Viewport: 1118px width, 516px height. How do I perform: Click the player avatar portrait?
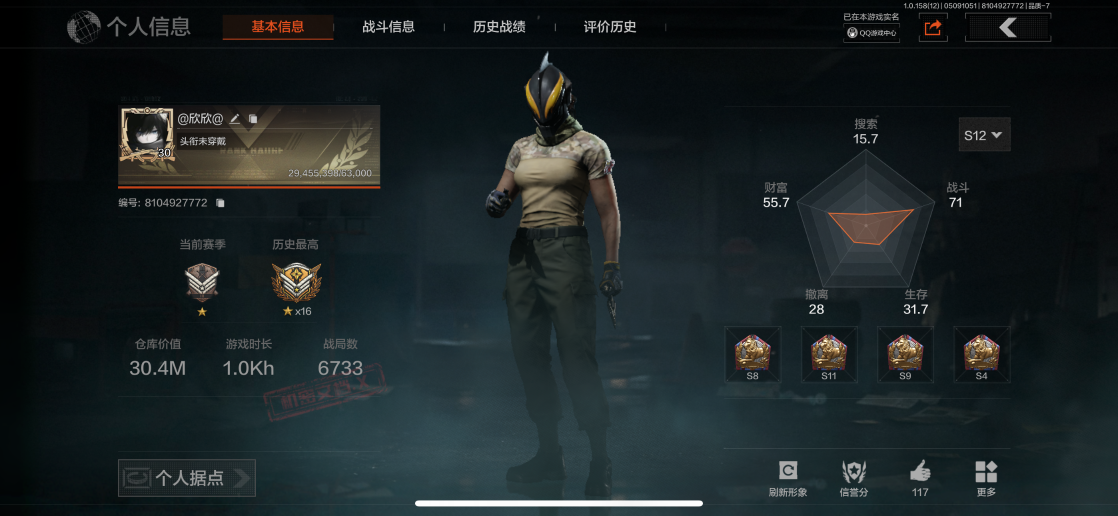tap(146, 134)
